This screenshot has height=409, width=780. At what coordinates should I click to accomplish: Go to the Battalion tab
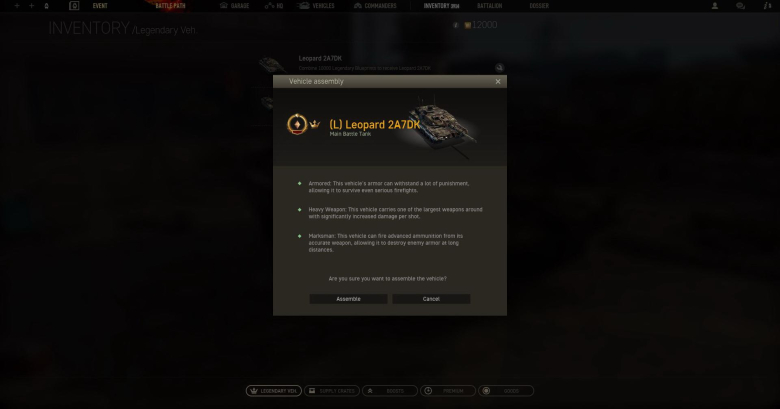[x=490, y=6]
